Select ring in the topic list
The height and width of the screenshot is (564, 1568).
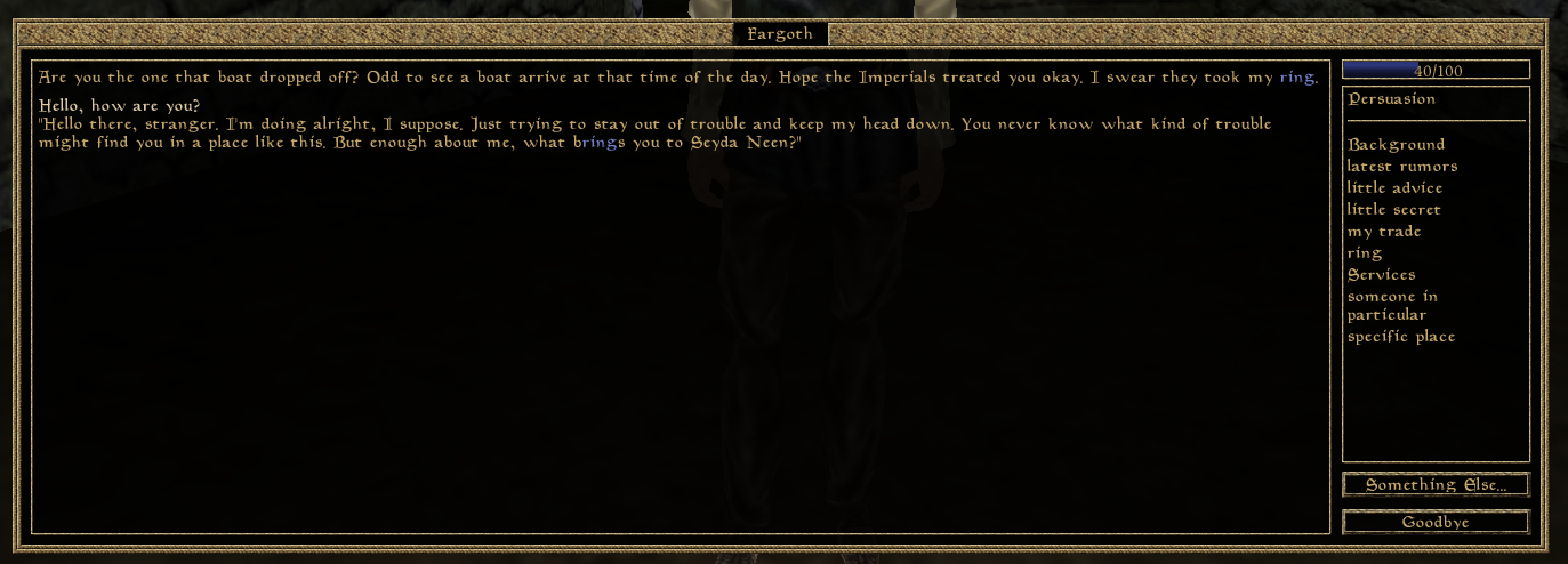(1364, 253)
